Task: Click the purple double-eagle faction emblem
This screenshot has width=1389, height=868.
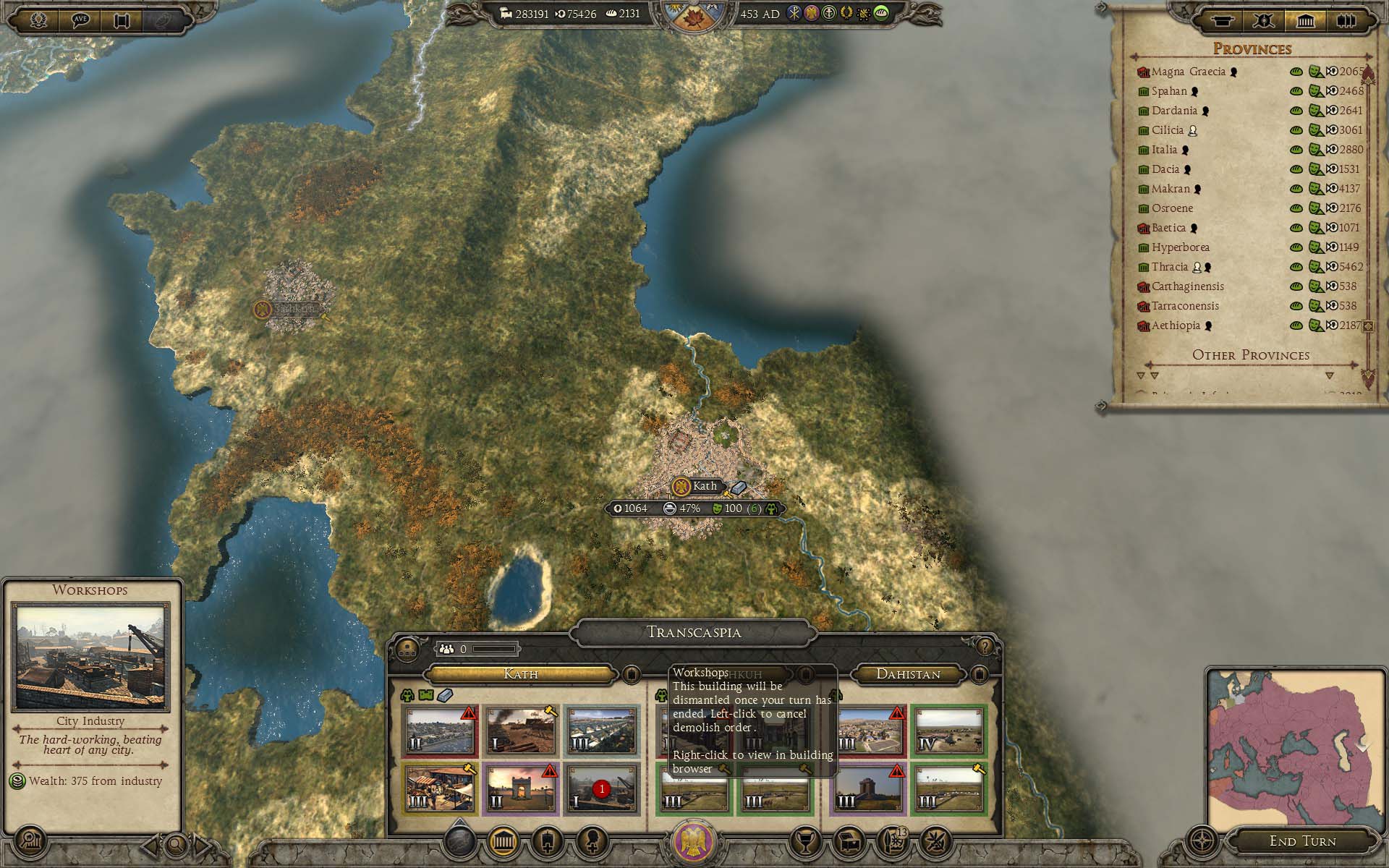Action: point(694,842)
